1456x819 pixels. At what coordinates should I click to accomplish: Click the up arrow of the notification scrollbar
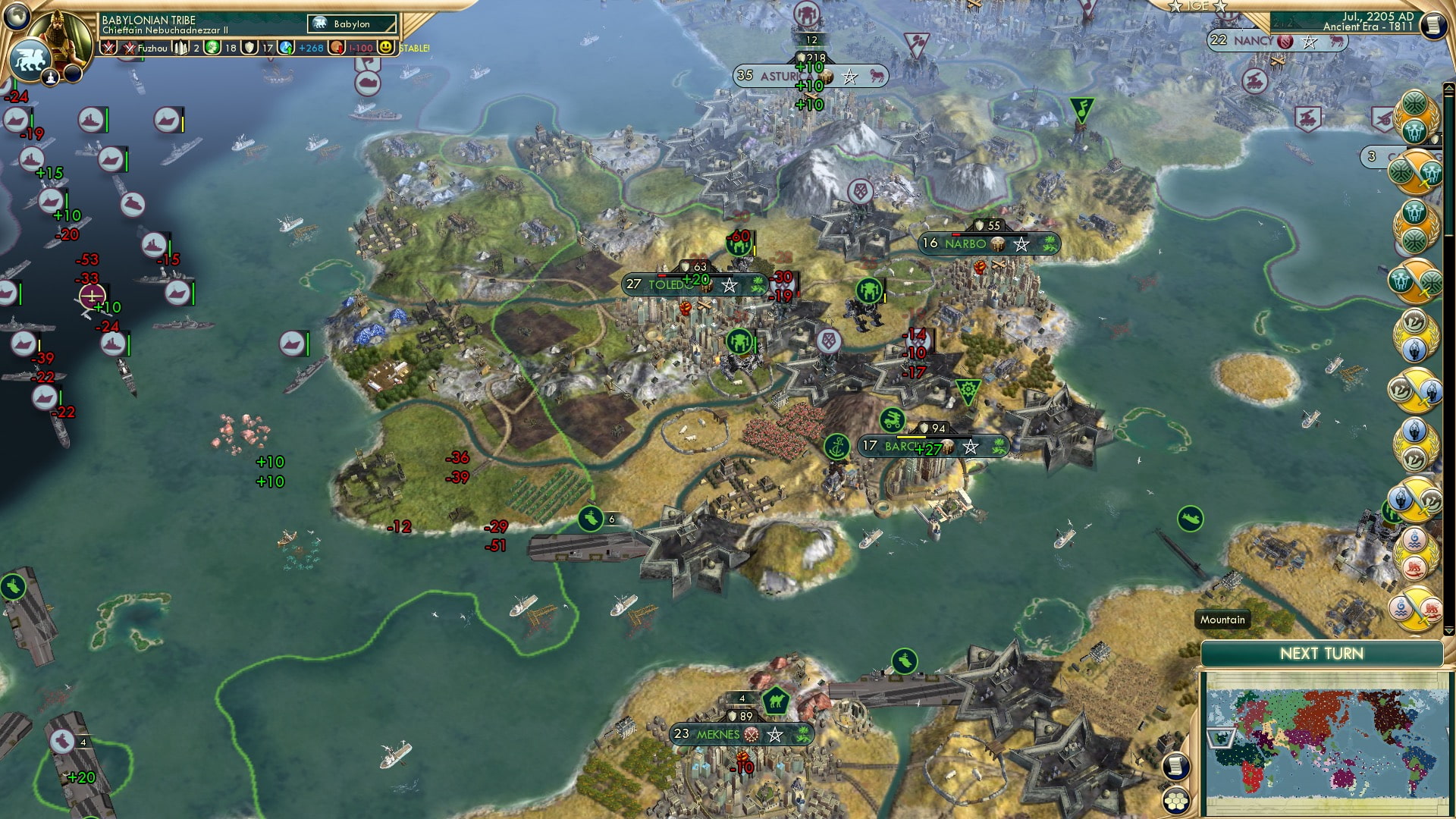[1449, 87]
